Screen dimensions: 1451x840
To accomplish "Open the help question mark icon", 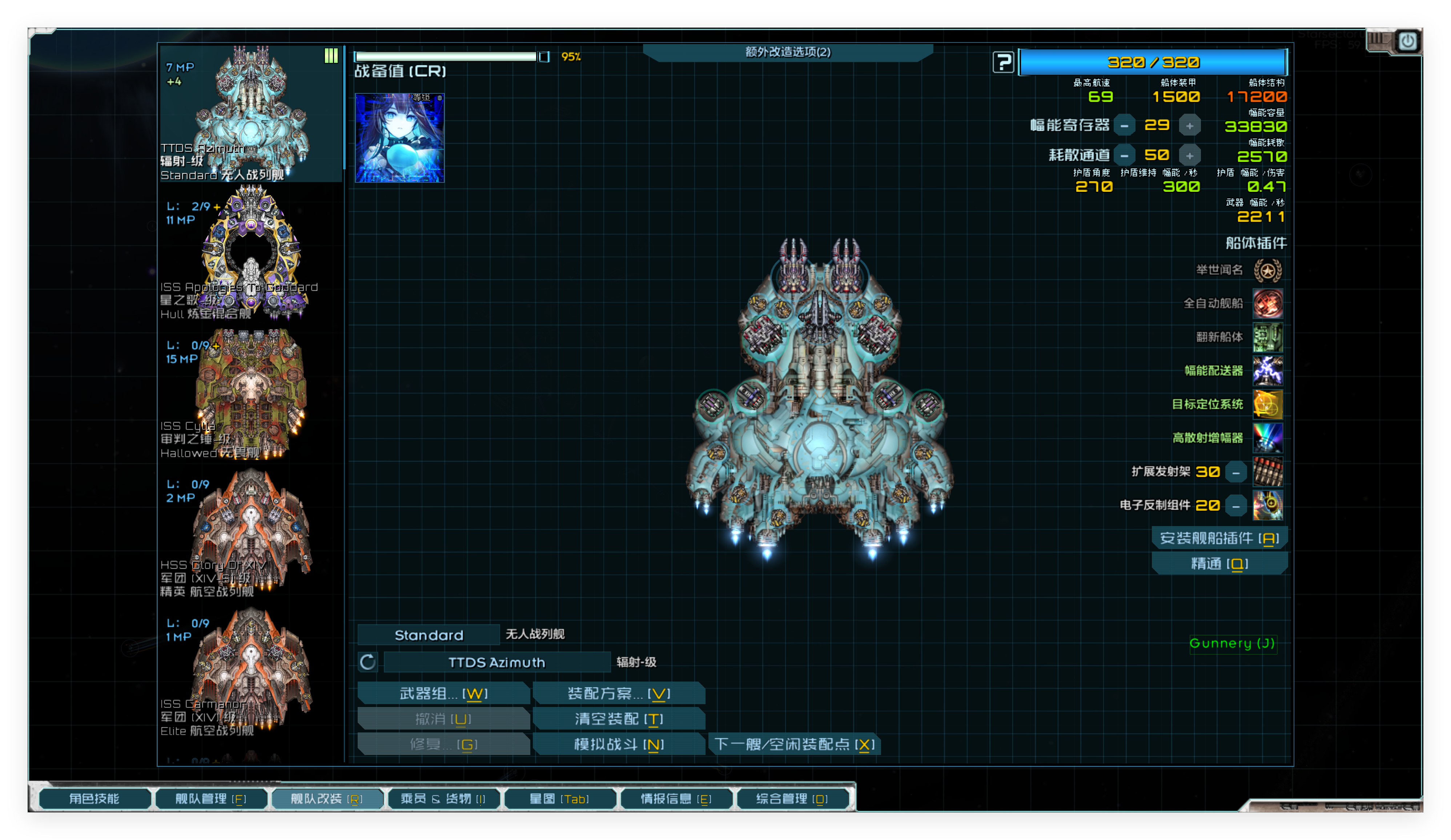I will (1003, 62).
